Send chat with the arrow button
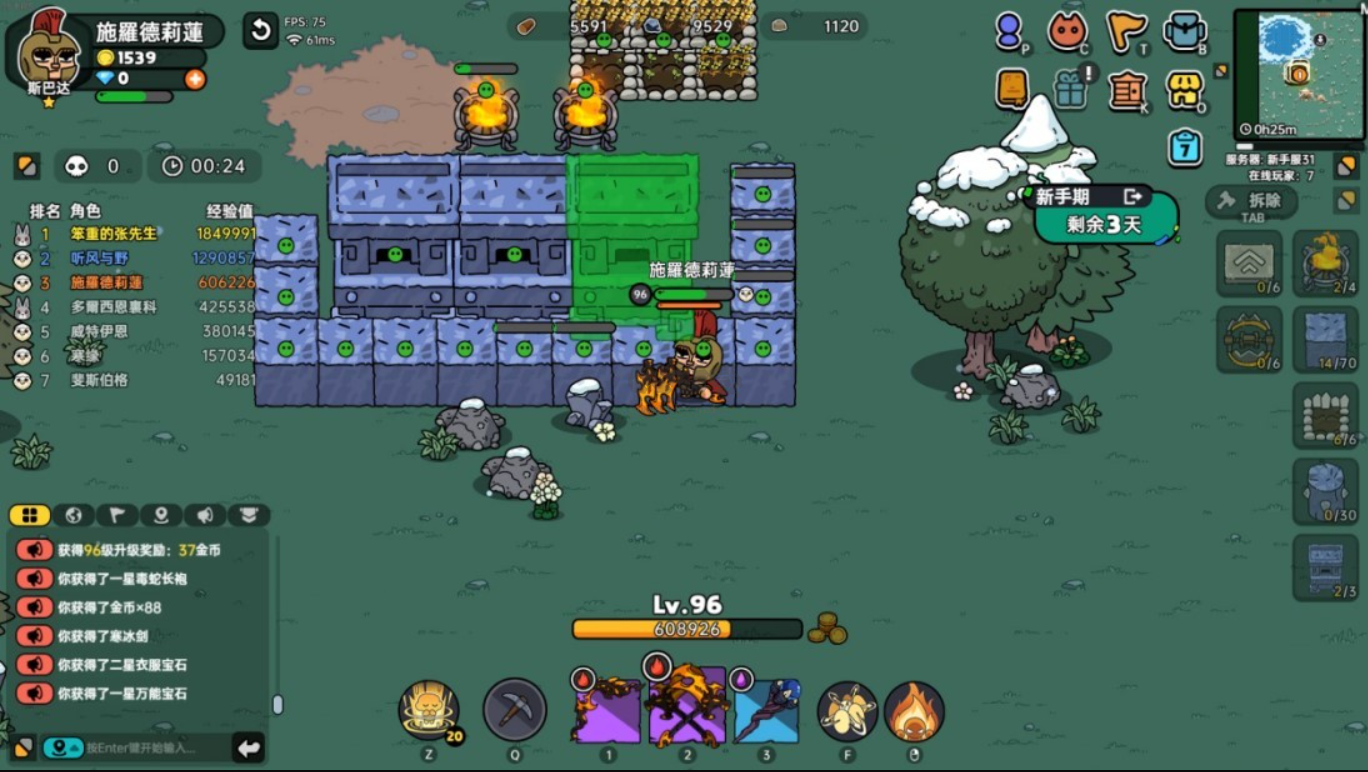Image resolution: width=1368 pixels, height=772 pixels. [x=248, y=747]
